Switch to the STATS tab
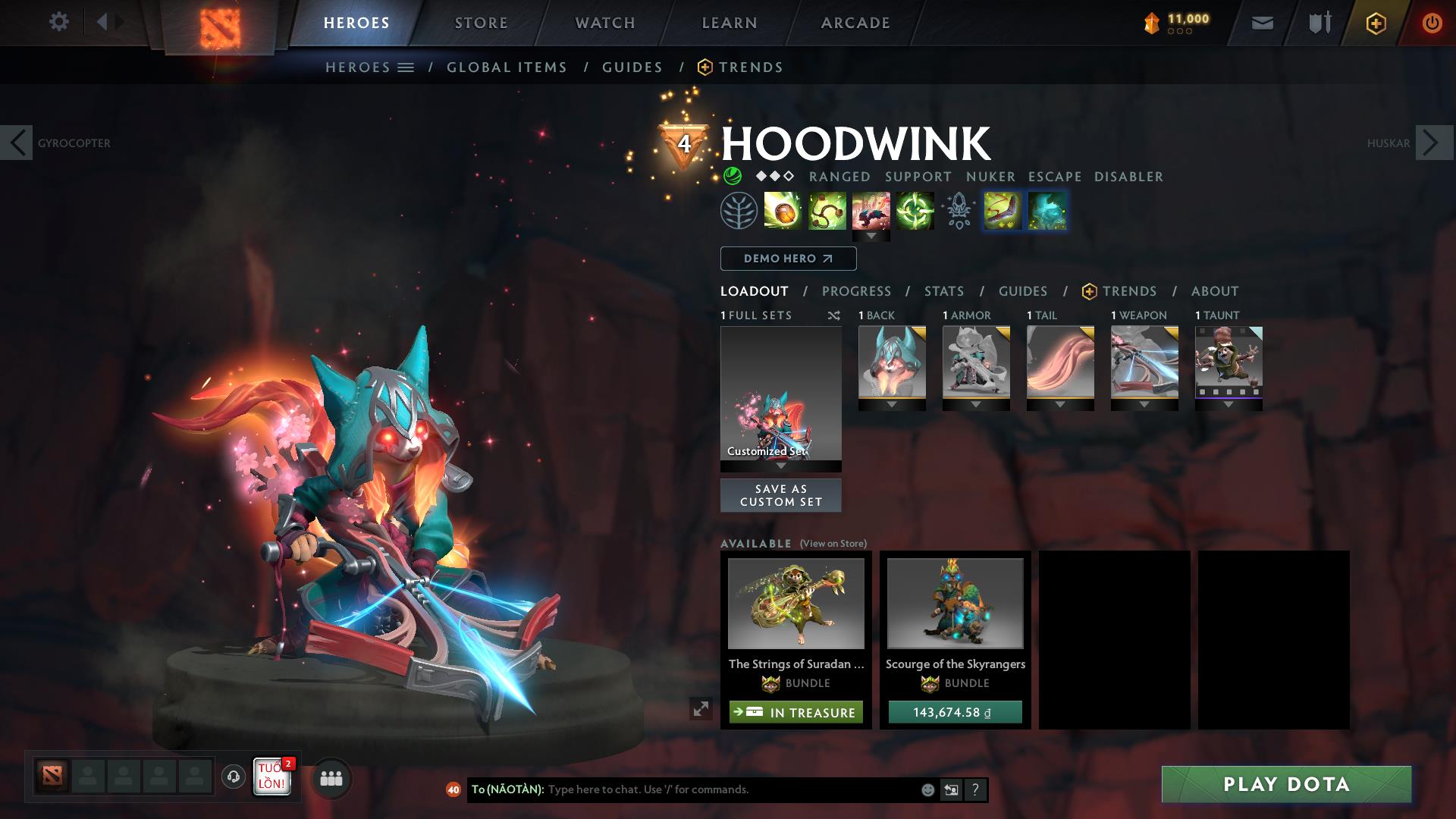Image resolution: width=1456 pixels, height=819 pixels. 943,290
